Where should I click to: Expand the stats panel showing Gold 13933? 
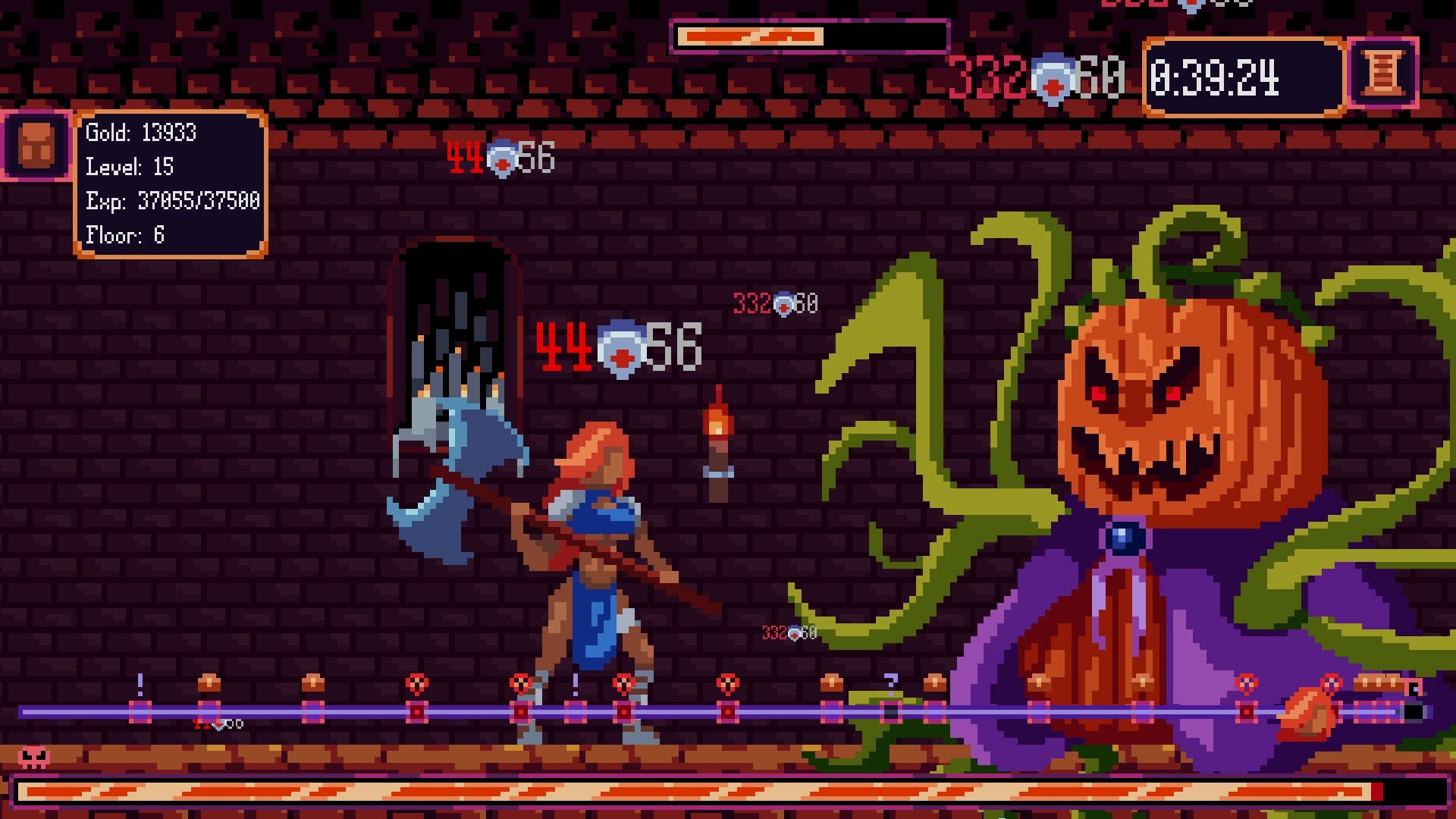click(170, 183)
